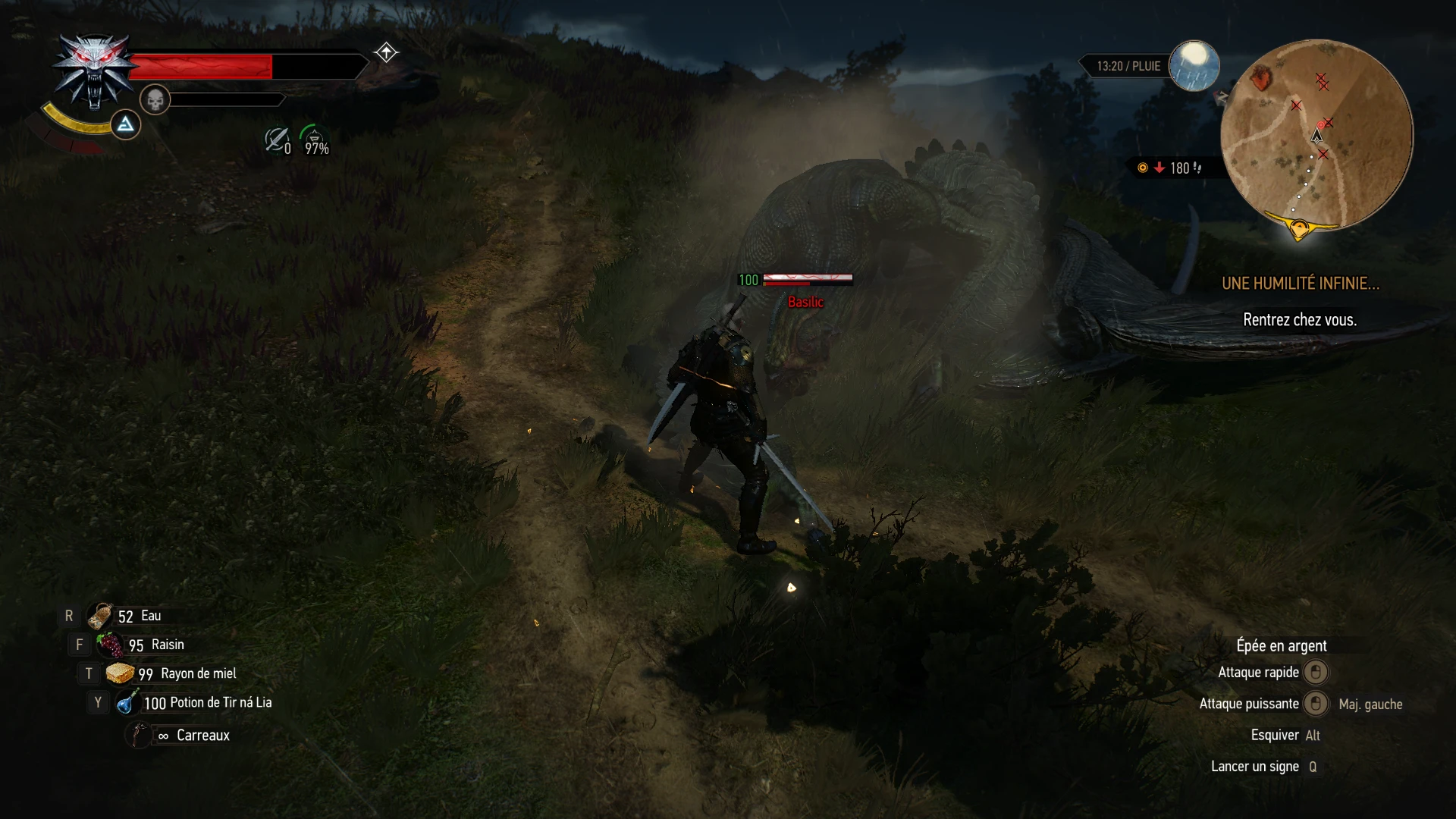Screen dimensions: 1456x819
Task: Open the circular minimap
Action: click(x=1316, y=135)
